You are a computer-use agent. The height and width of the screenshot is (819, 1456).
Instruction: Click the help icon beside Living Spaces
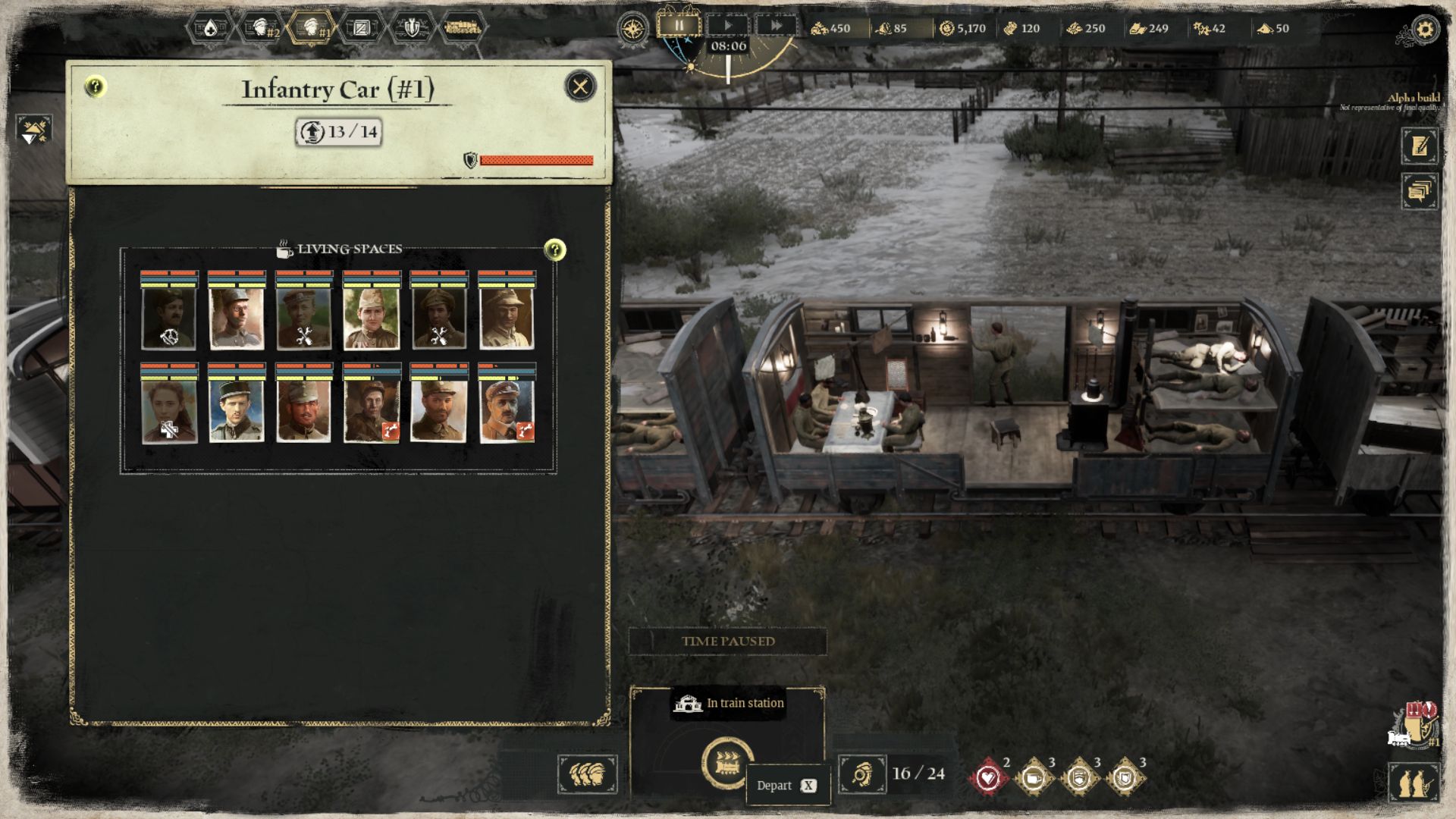[x=555, y=249]
